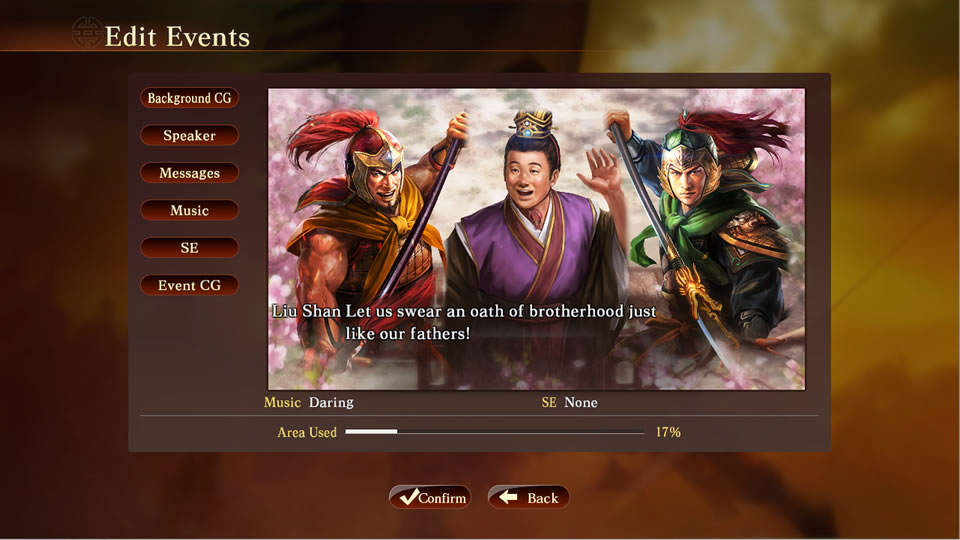960x540 pixels.
Task: Confirm the event edits
Action: (429, 497)
